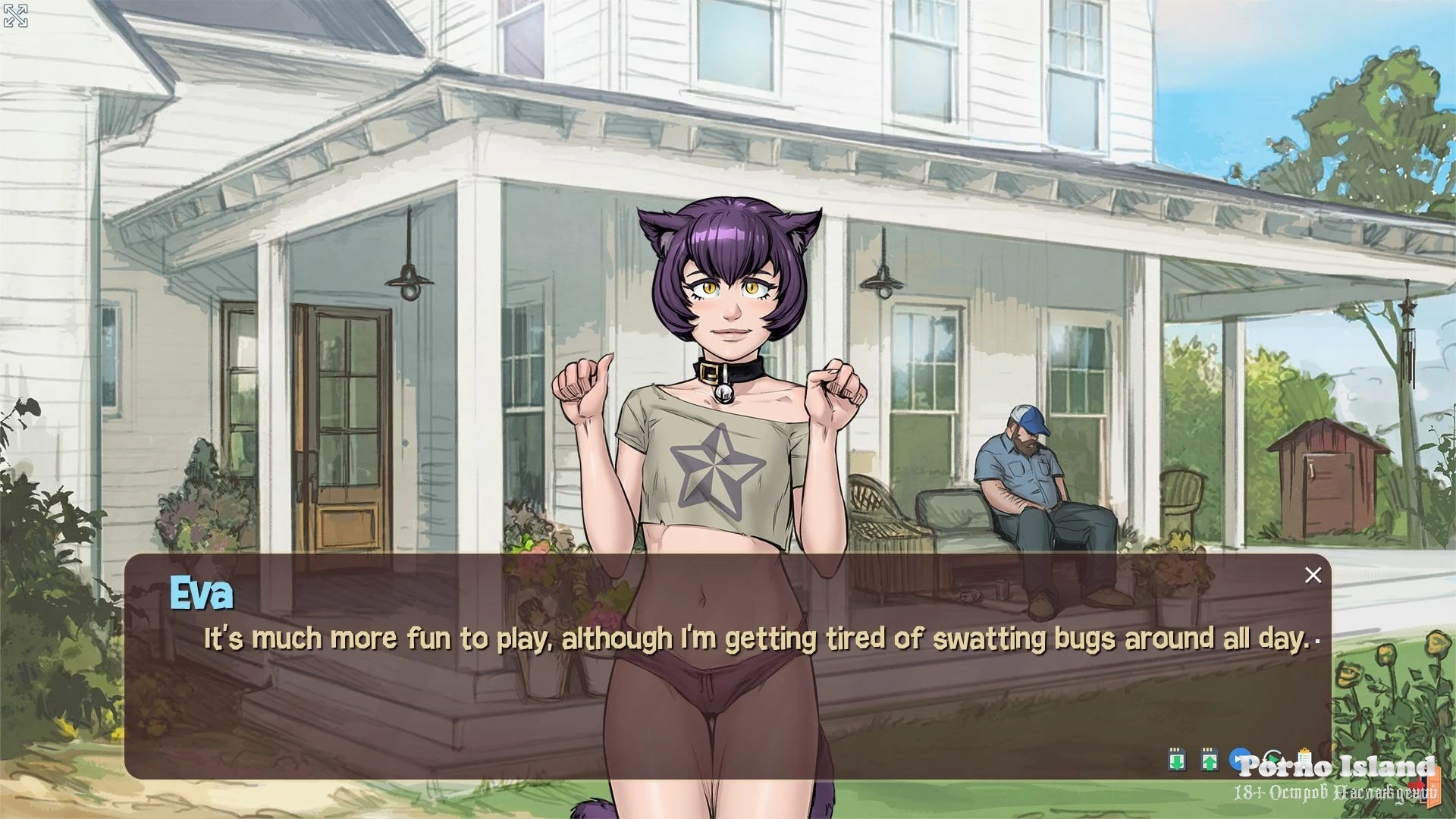
Task: Toggle fullscreen with the four-arrow icon
Action: [x=16, y=16]
